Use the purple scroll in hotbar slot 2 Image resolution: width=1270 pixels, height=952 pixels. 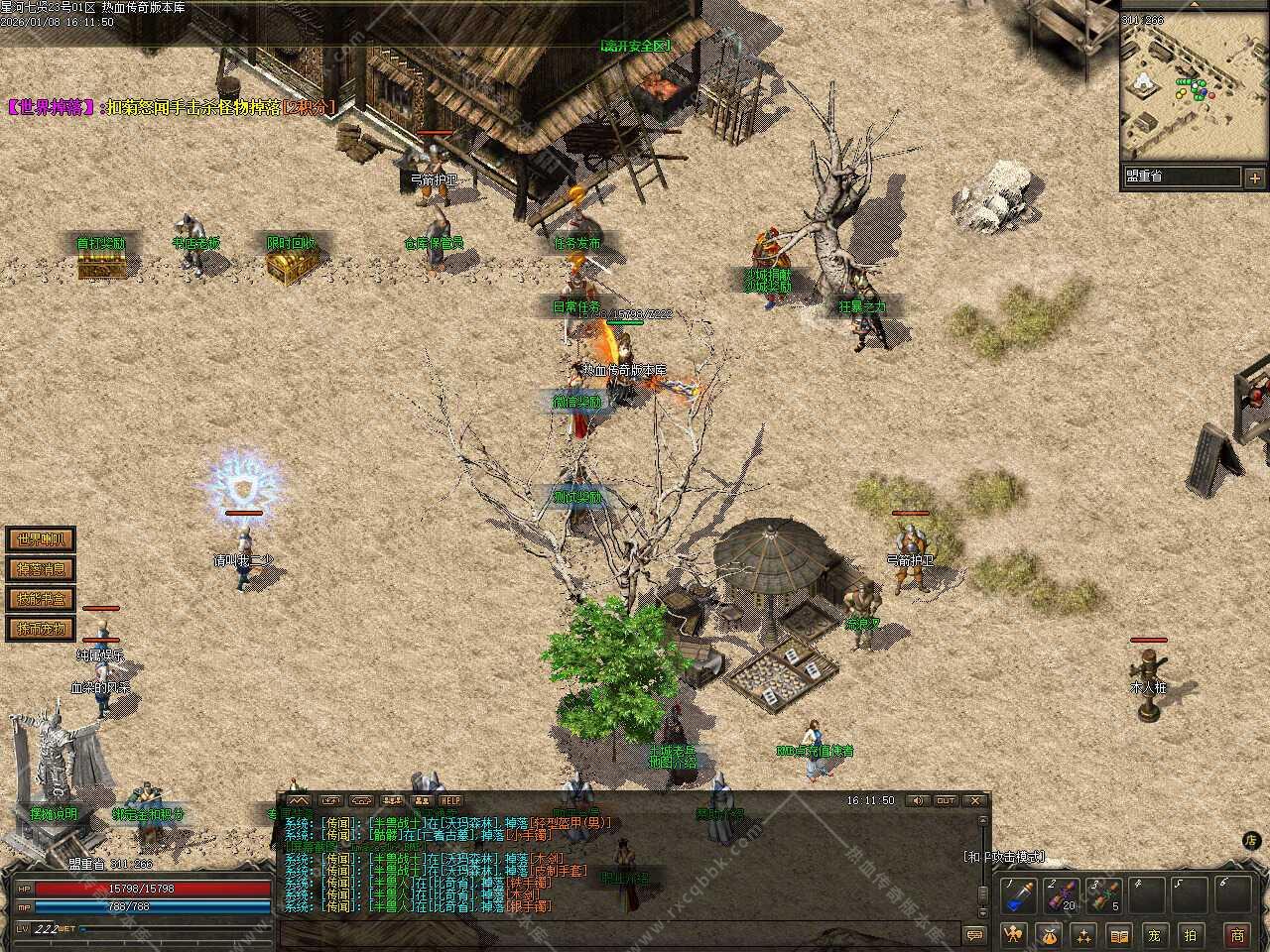(x=1059, y=896)
